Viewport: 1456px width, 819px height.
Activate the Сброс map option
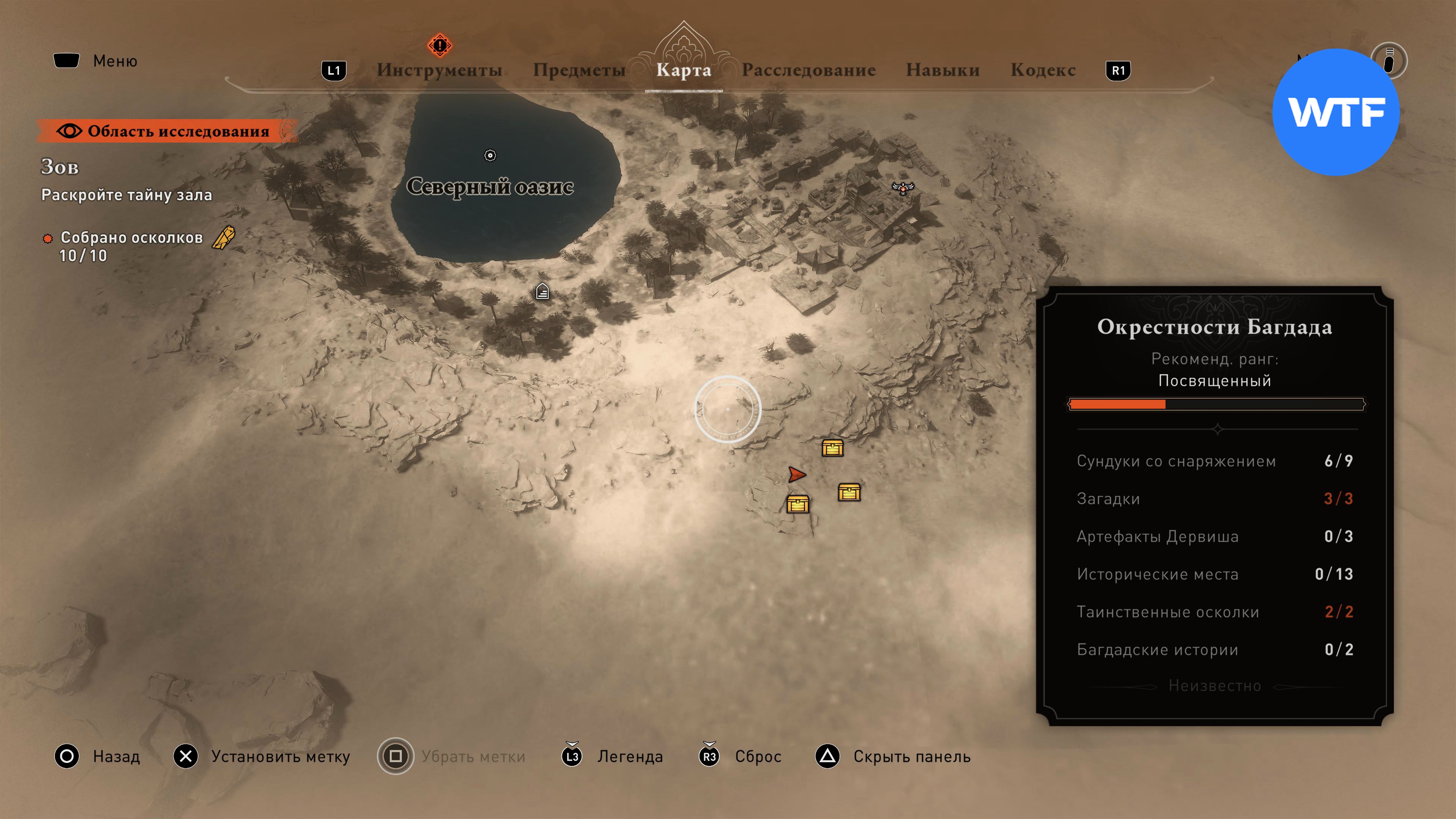tap(741, 756)
